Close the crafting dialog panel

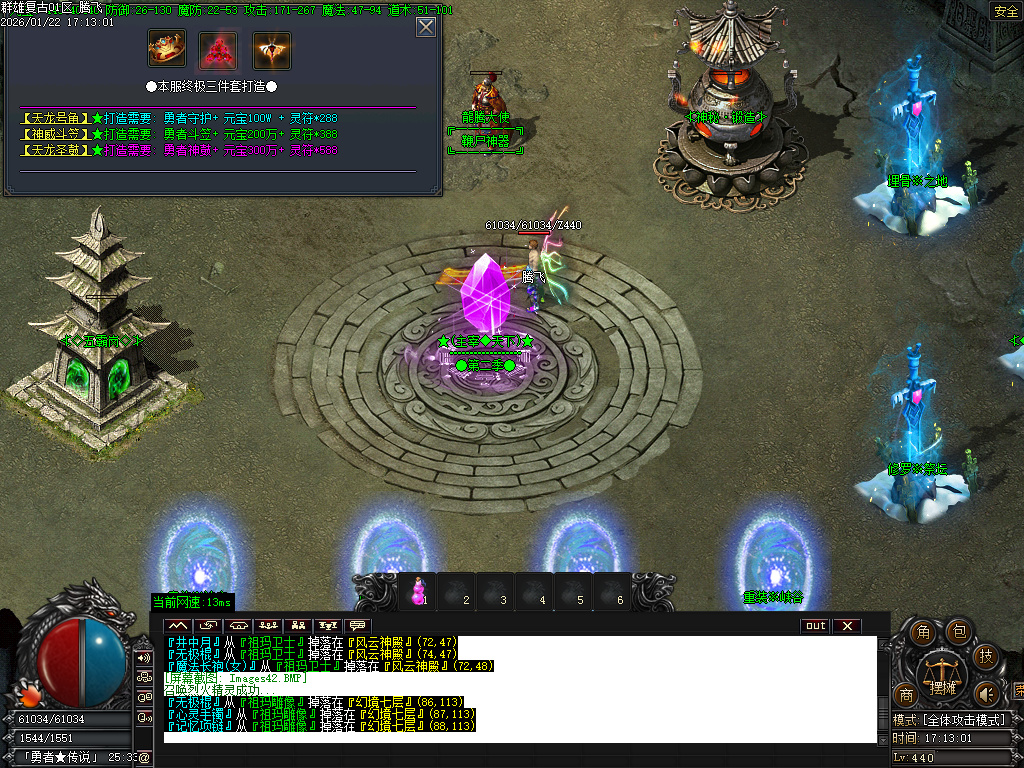point(426,27)
